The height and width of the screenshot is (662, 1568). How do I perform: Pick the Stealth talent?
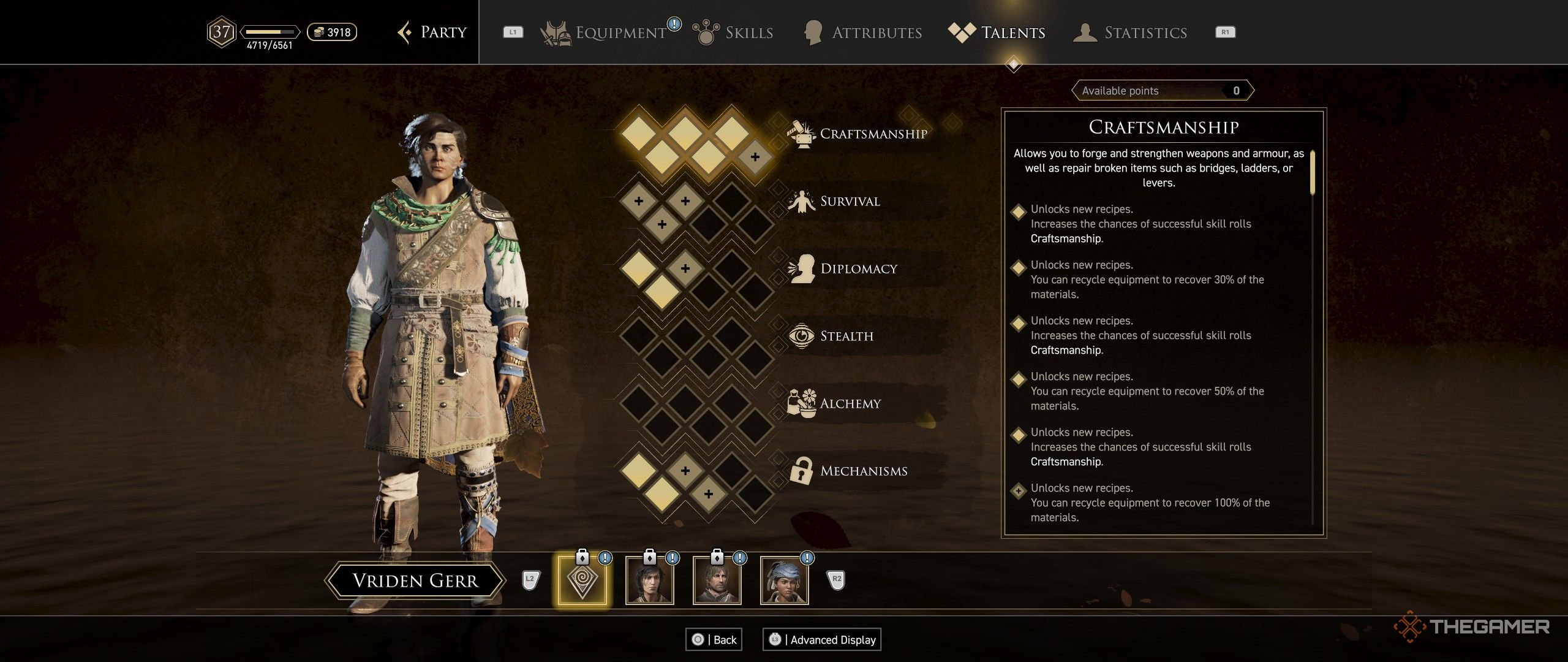coord(846,336)
